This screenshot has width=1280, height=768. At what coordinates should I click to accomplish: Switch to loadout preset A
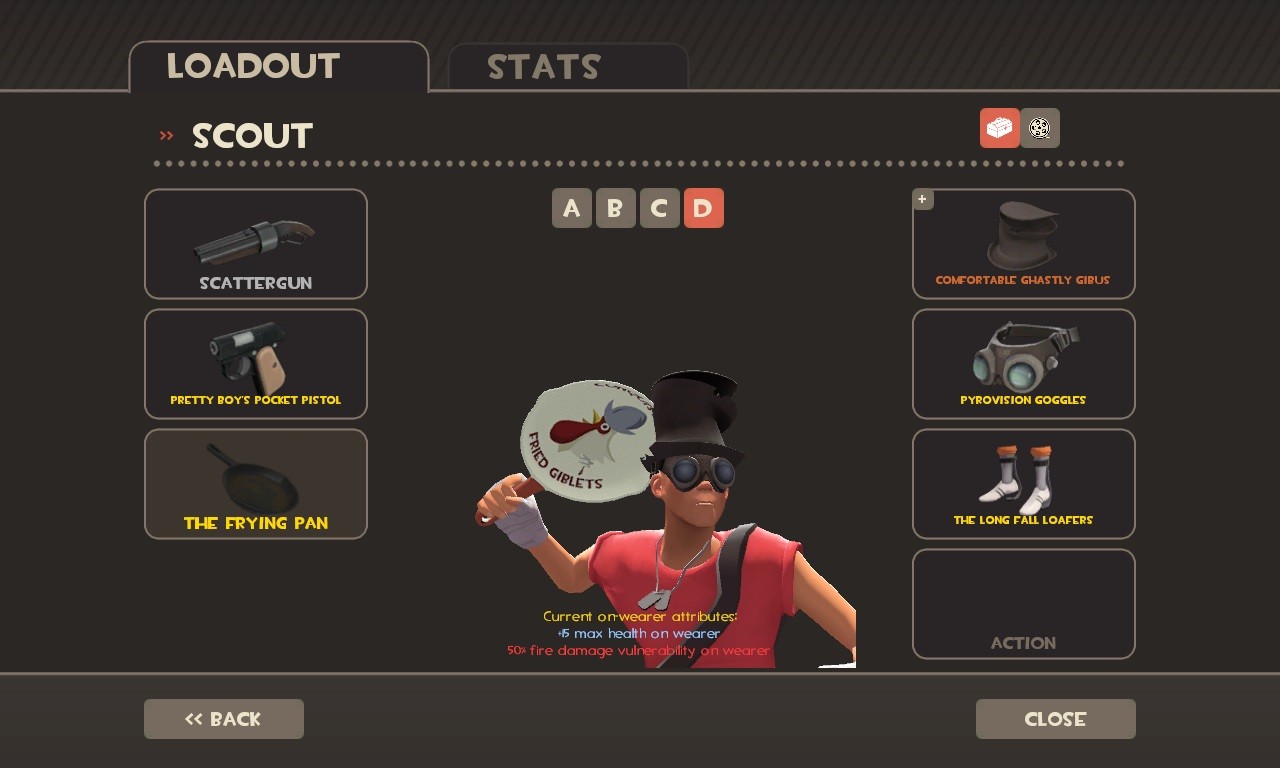pos(572,208)
